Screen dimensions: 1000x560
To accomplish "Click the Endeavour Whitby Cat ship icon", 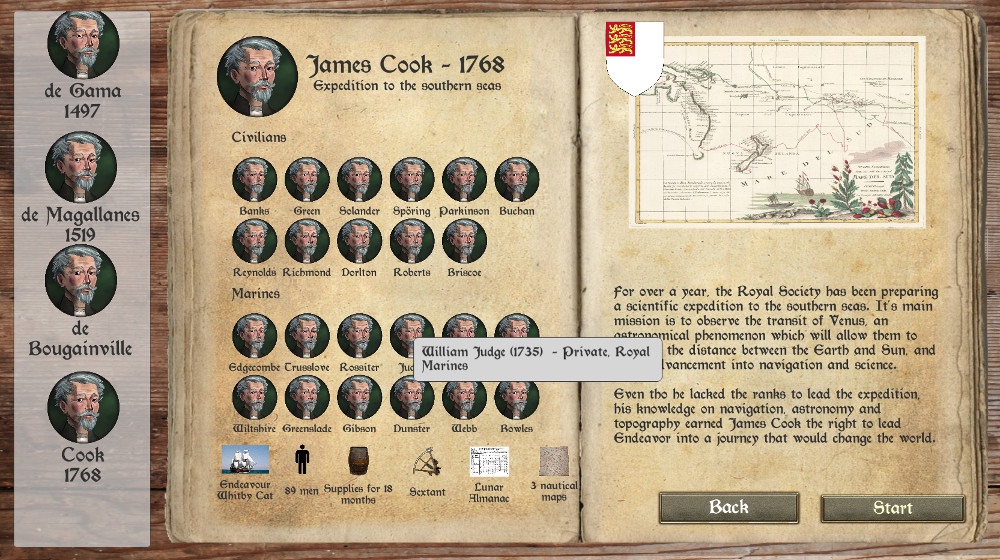I will tap(245, 460).
